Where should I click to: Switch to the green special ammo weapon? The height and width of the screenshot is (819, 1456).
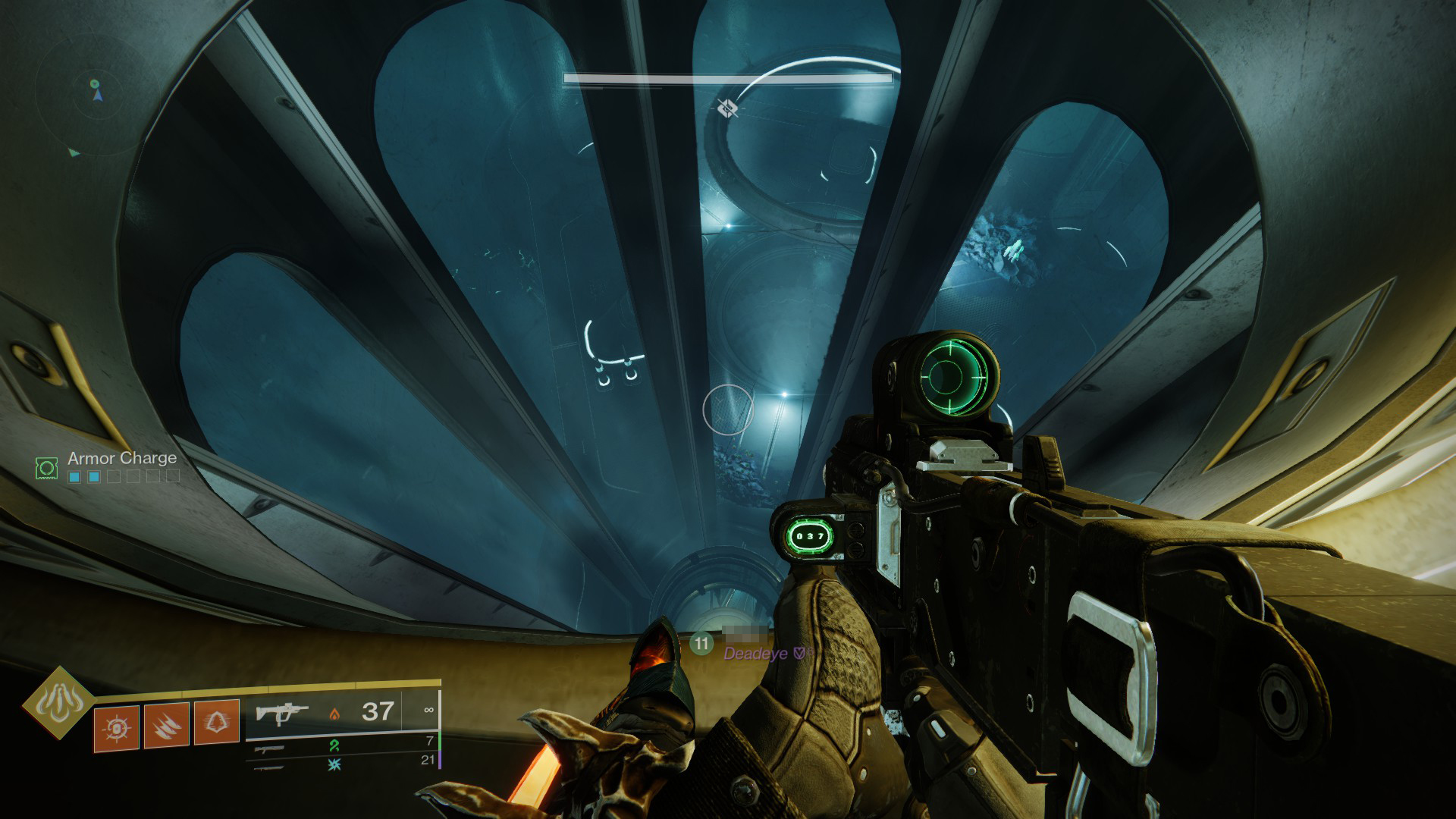coord(270,748)
